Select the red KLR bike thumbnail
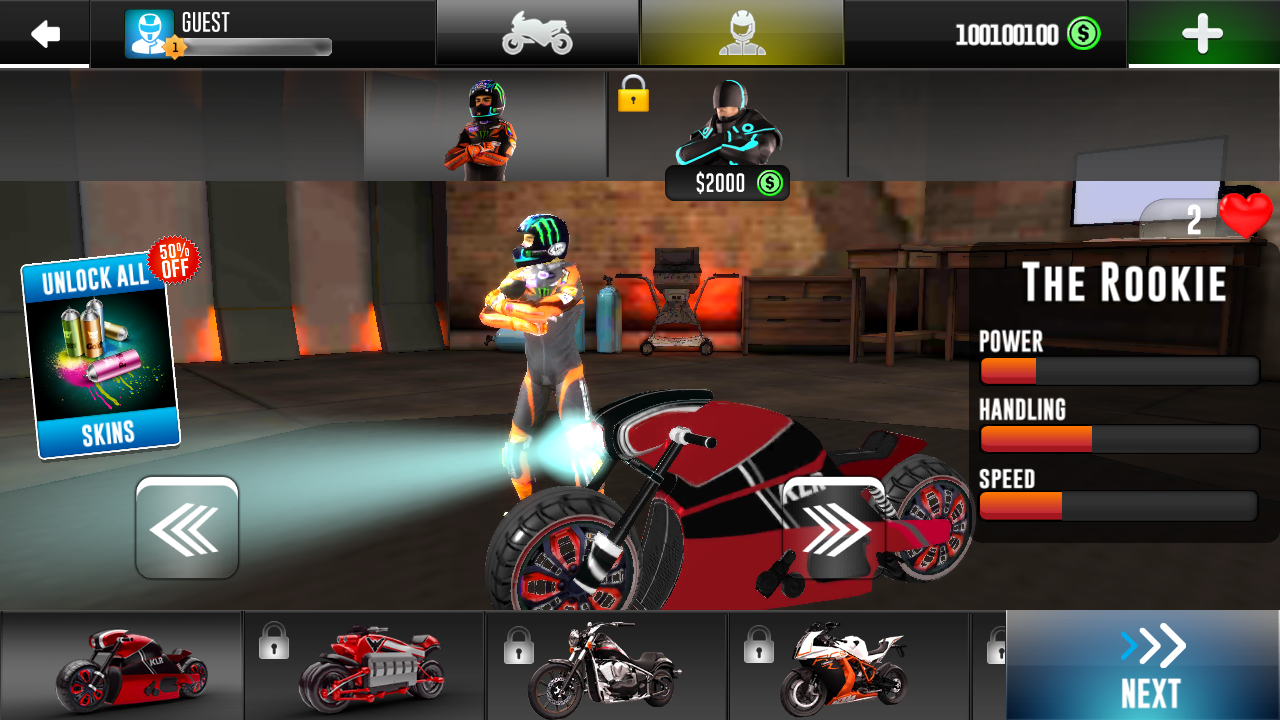Image resolution: width=1280 pixels, height=720 pixels. point(122,666)
